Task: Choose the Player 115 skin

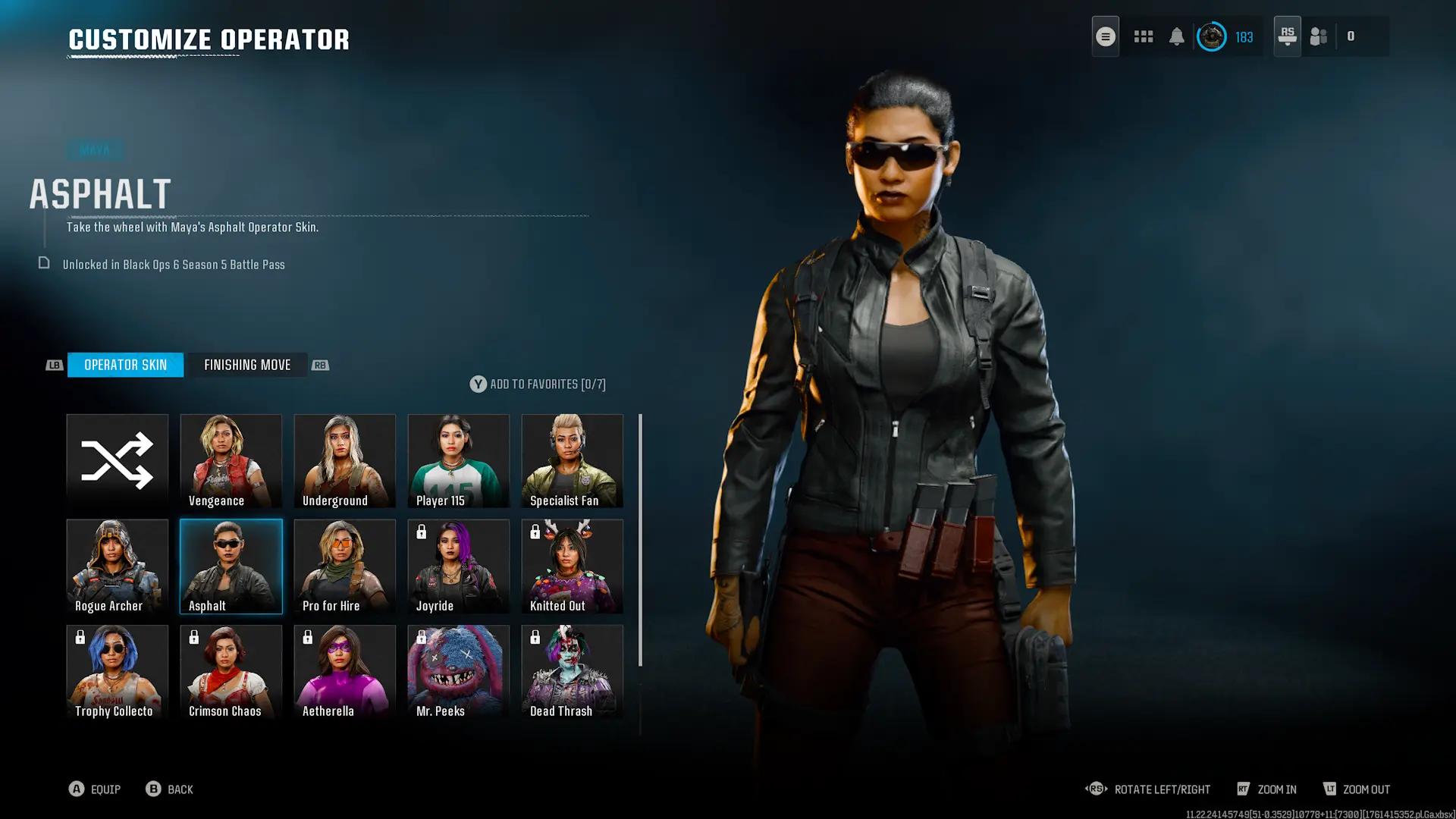Action: pyautogui.click(x=459, y=460)
